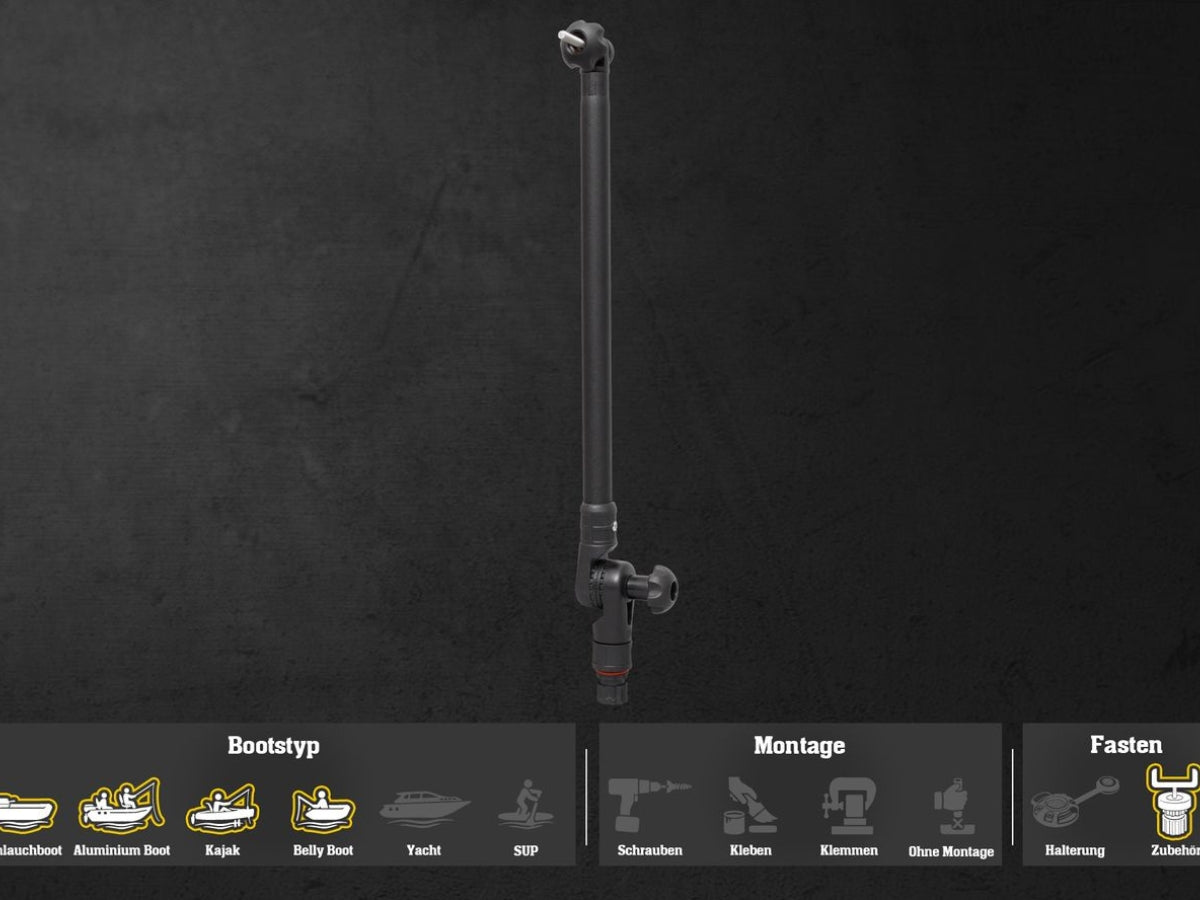
Task: Select the Halterung mount icon
Action: point(1075,805)
